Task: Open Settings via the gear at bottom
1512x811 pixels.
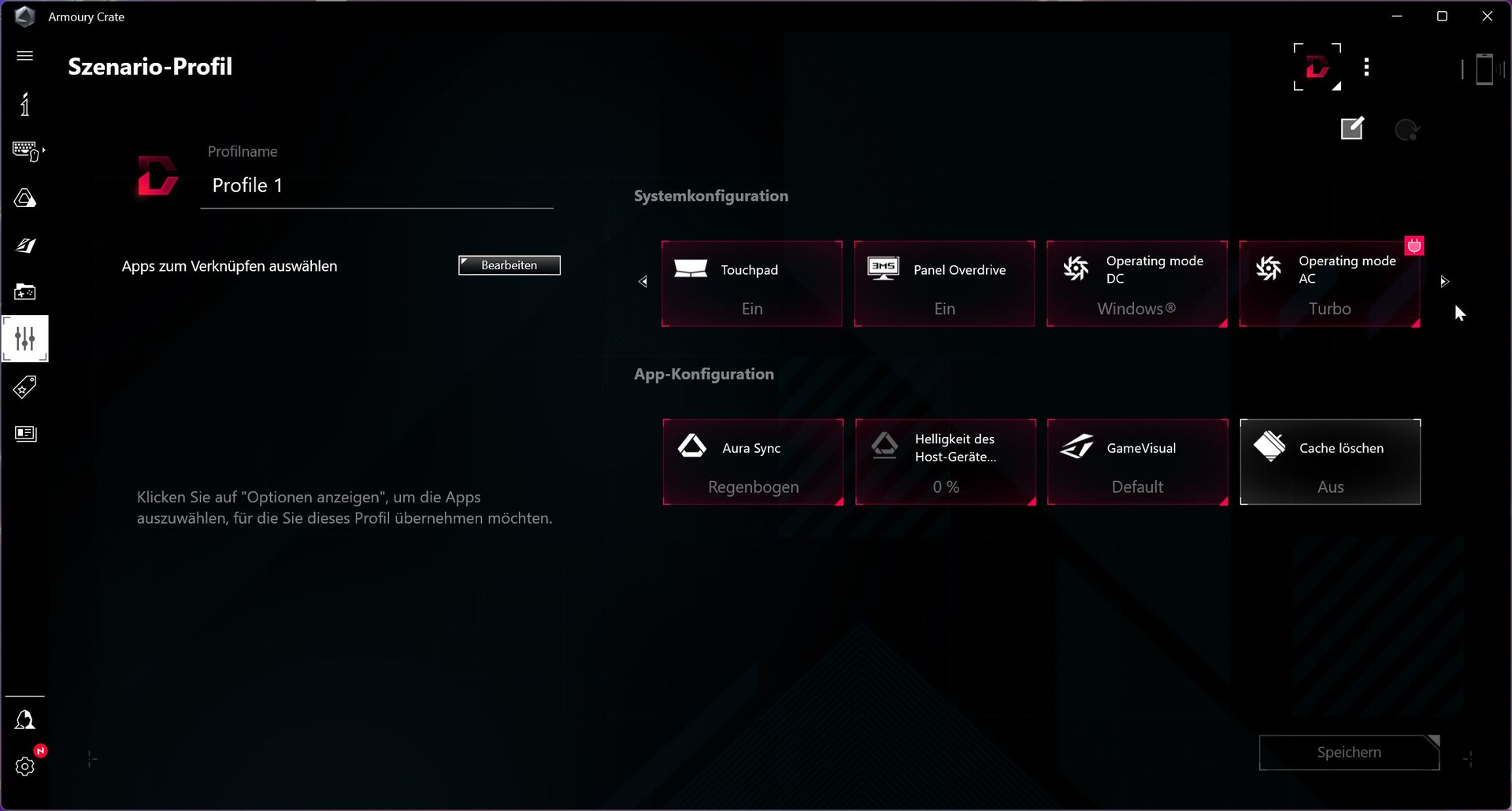Action: [x=25, y=766]
